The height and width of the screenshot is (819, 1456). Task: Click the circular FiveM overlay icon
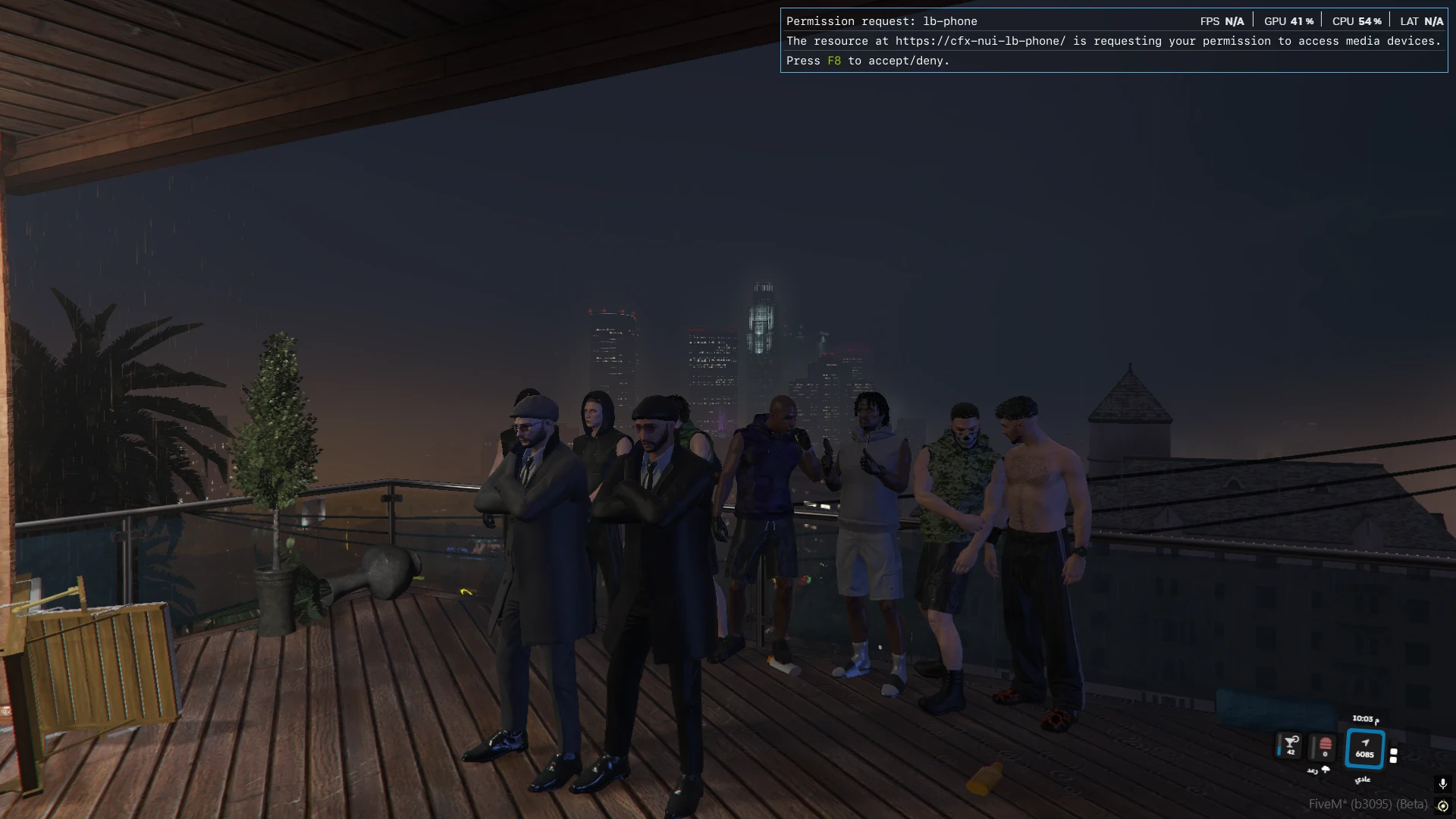coord(1443,805)
